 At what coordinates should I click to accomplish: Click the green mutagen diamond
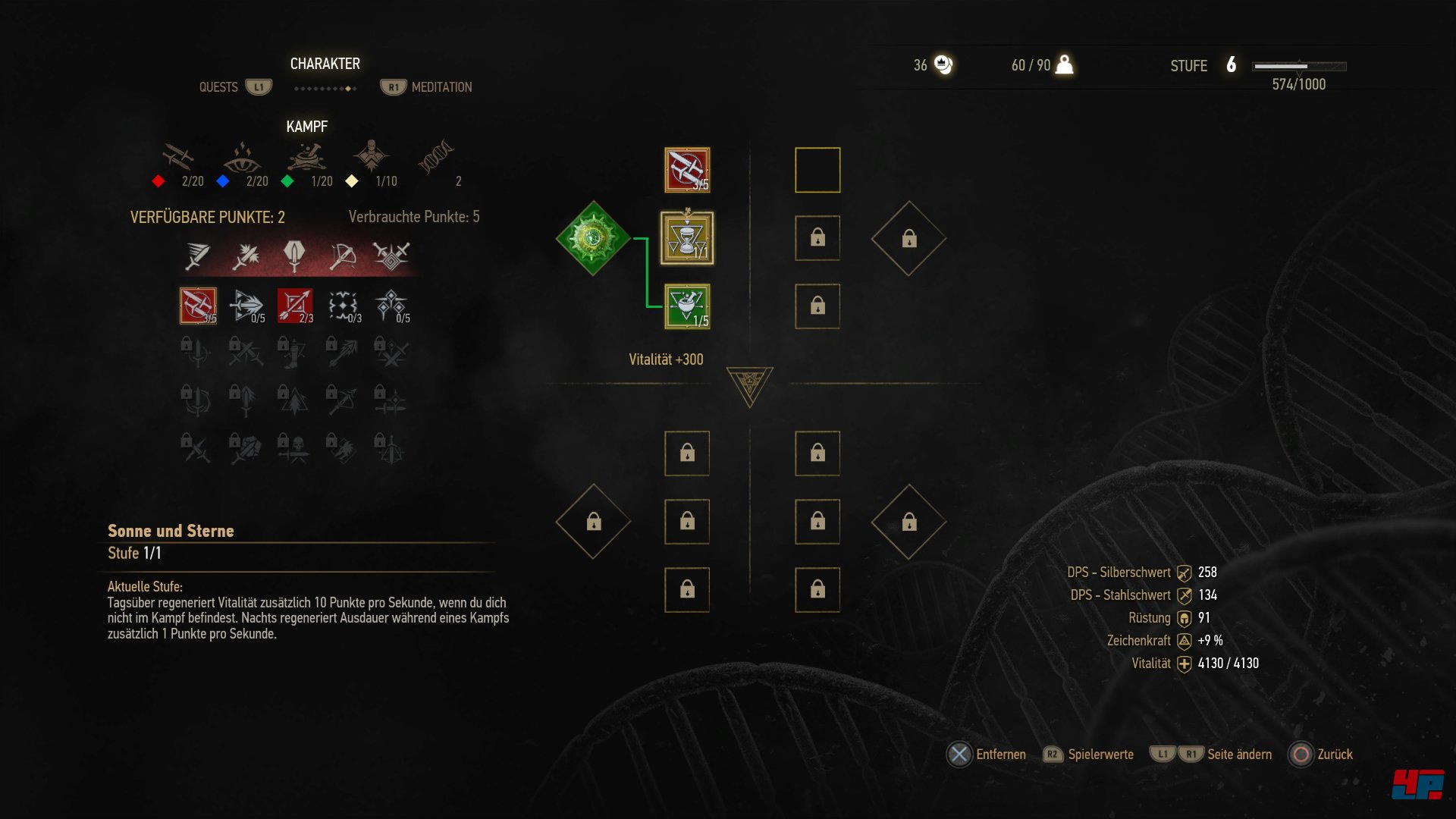pyautogui.click(x=594, y=237)
